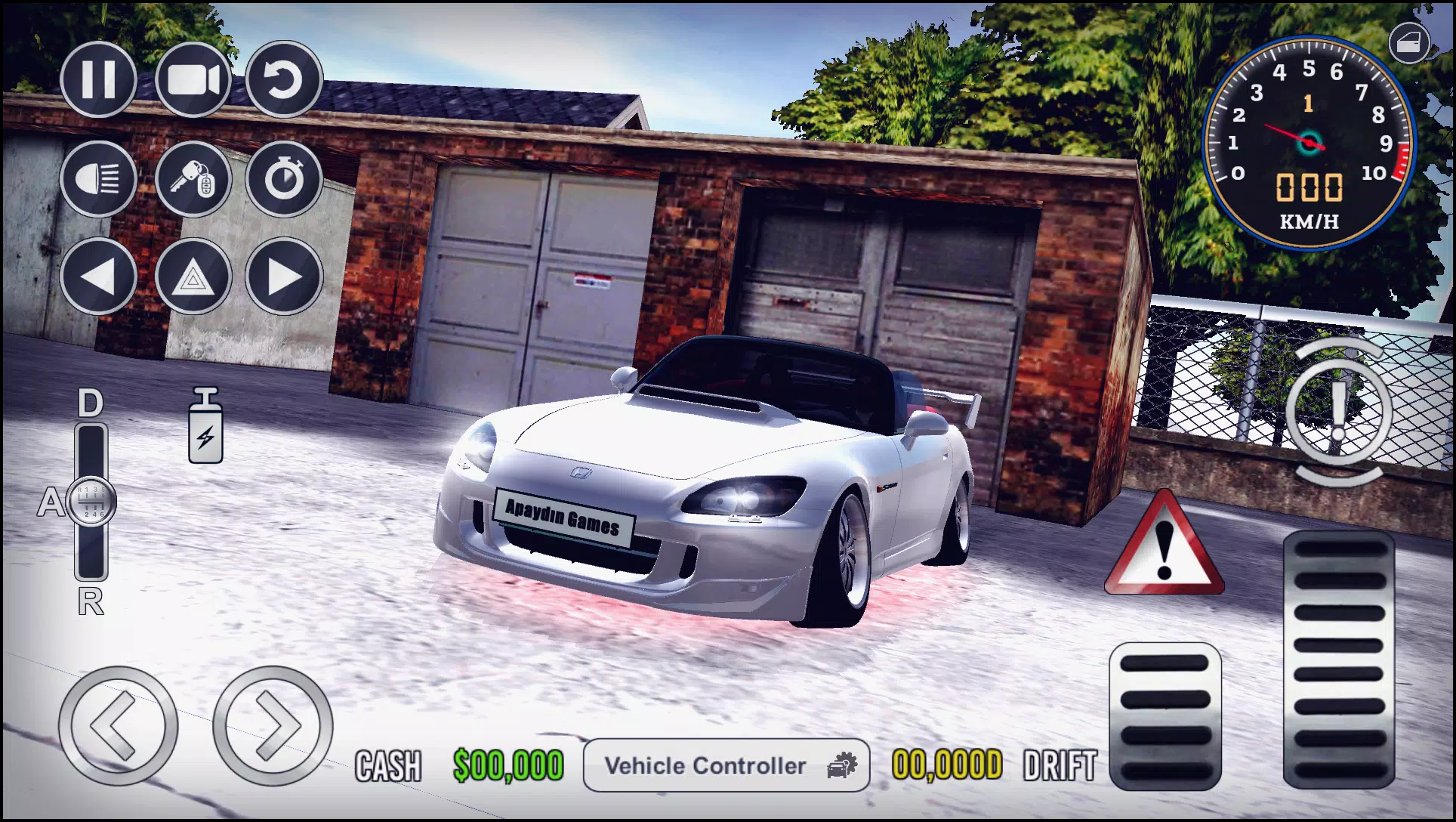The height and width of the screenshot is (822, 1456).
Task: Turn on the headlights
Action: pos(99,179)
